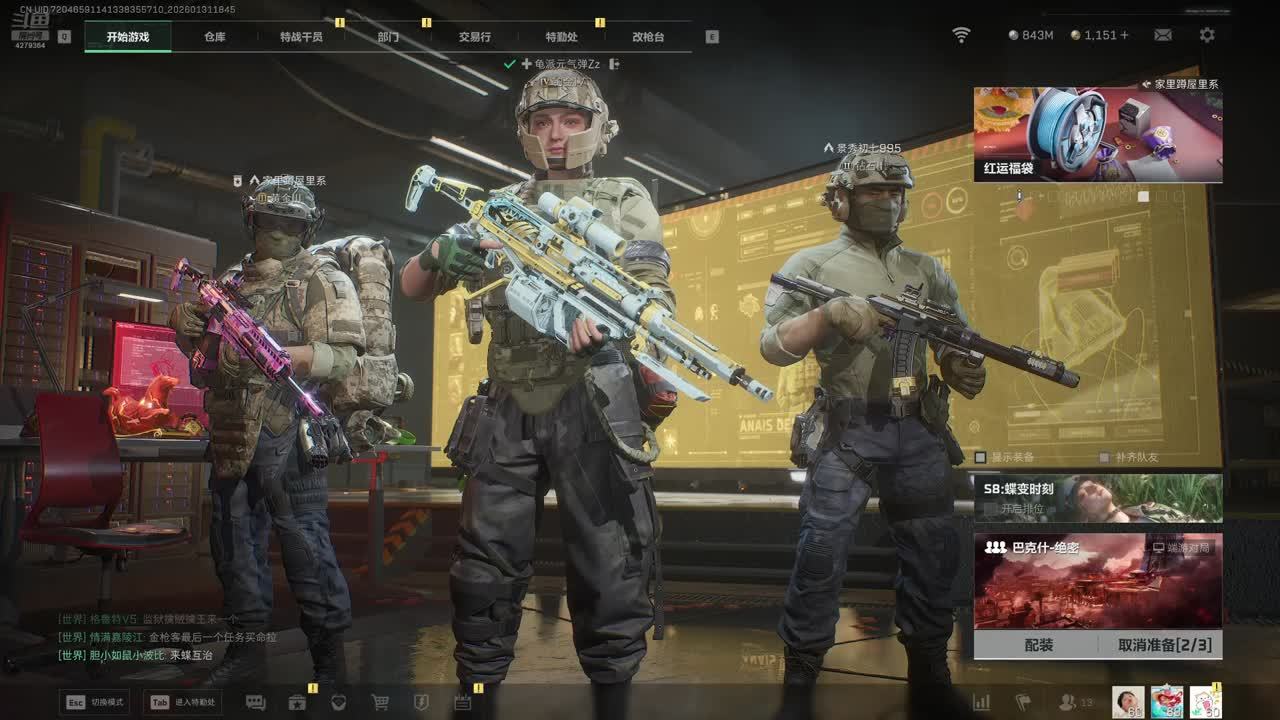
Task: Toggle the 显示装备 checkbox
Action: pos(981,457)
